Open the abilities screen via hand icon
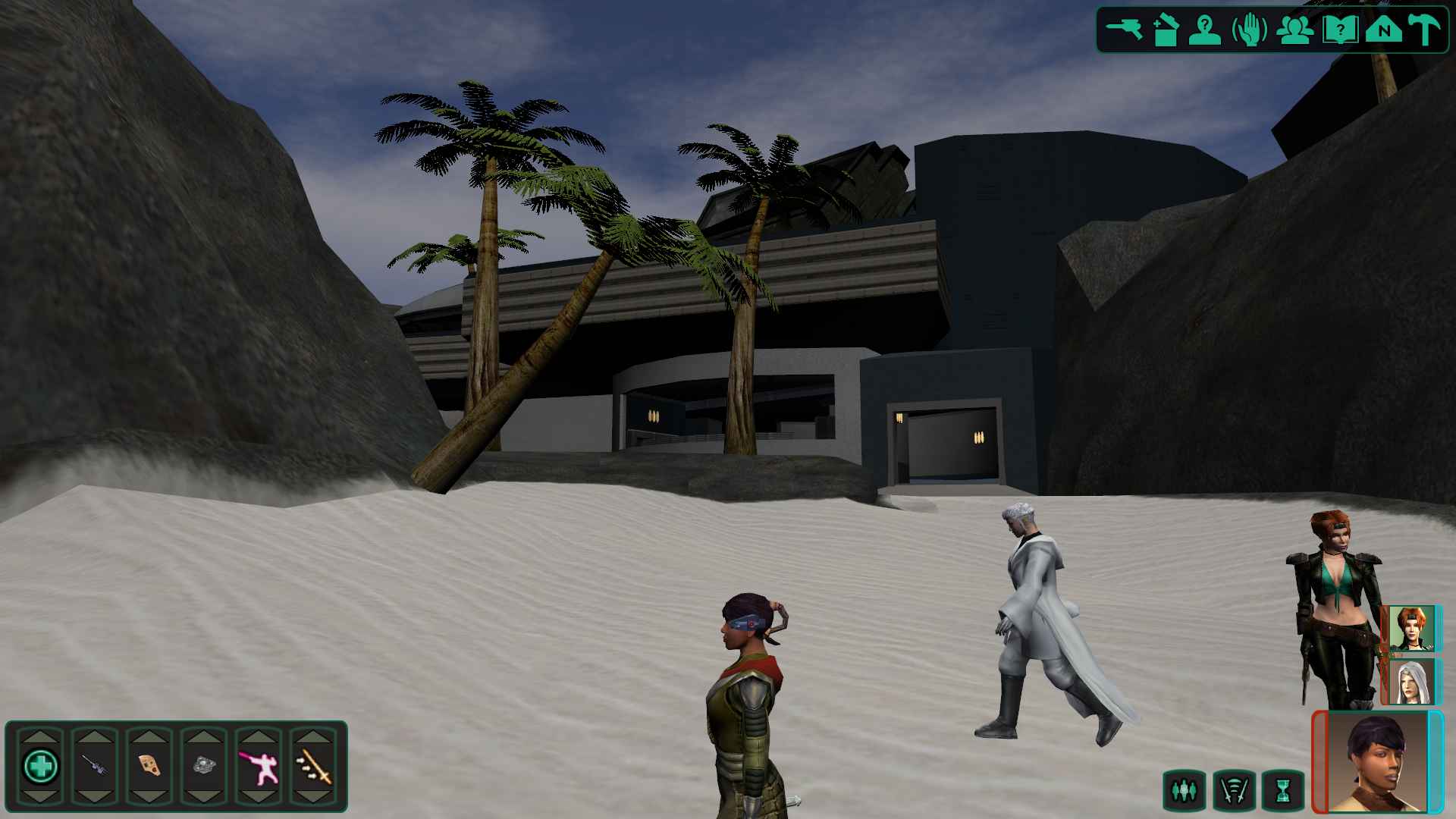This screenshot has width=1456, height=819. (x=1250, y=28)
